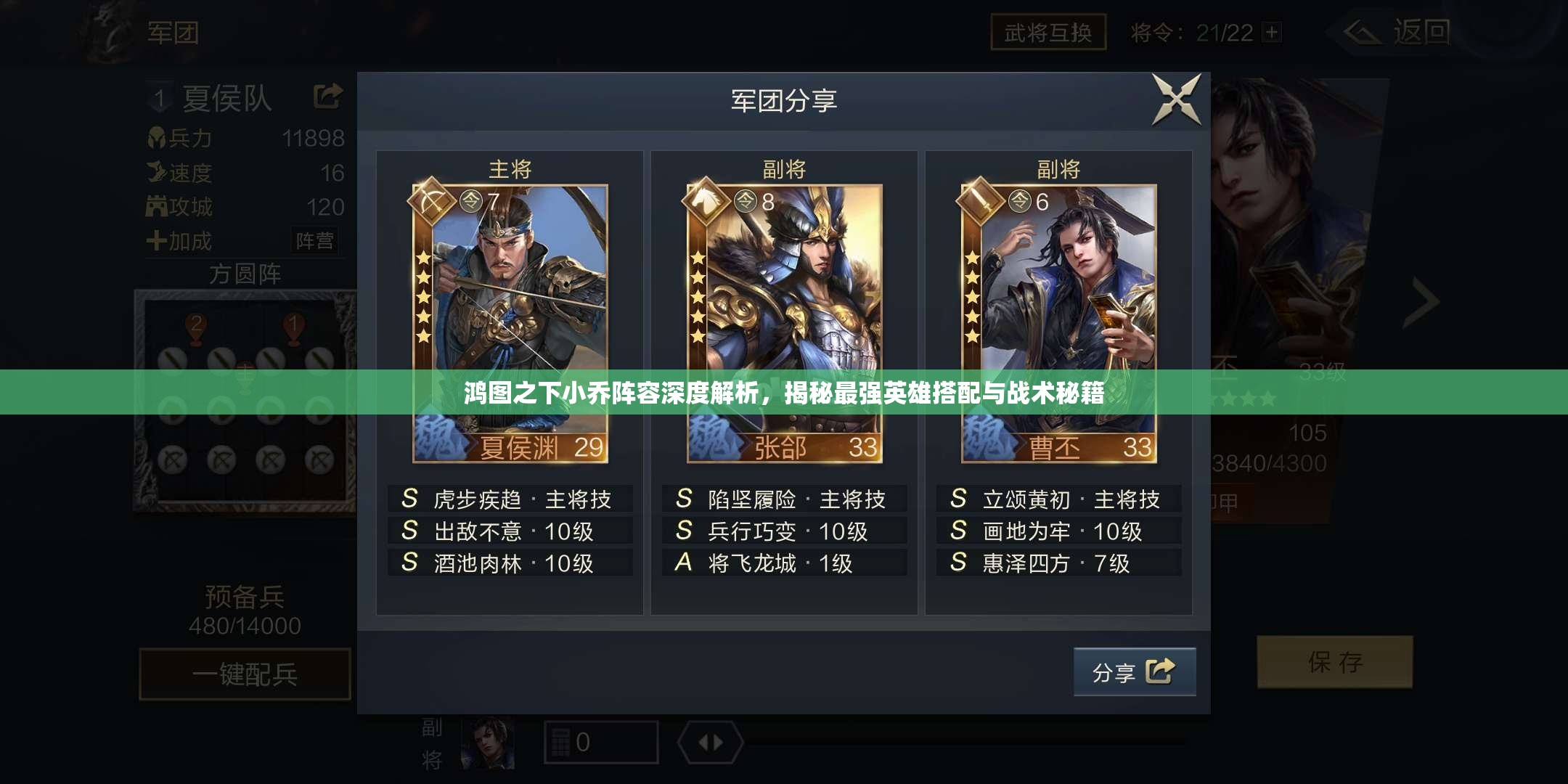Open the left-right selector near bottom 副将 slot
1568x784 pixels.
pyautogui.click(x=708, y=741)
